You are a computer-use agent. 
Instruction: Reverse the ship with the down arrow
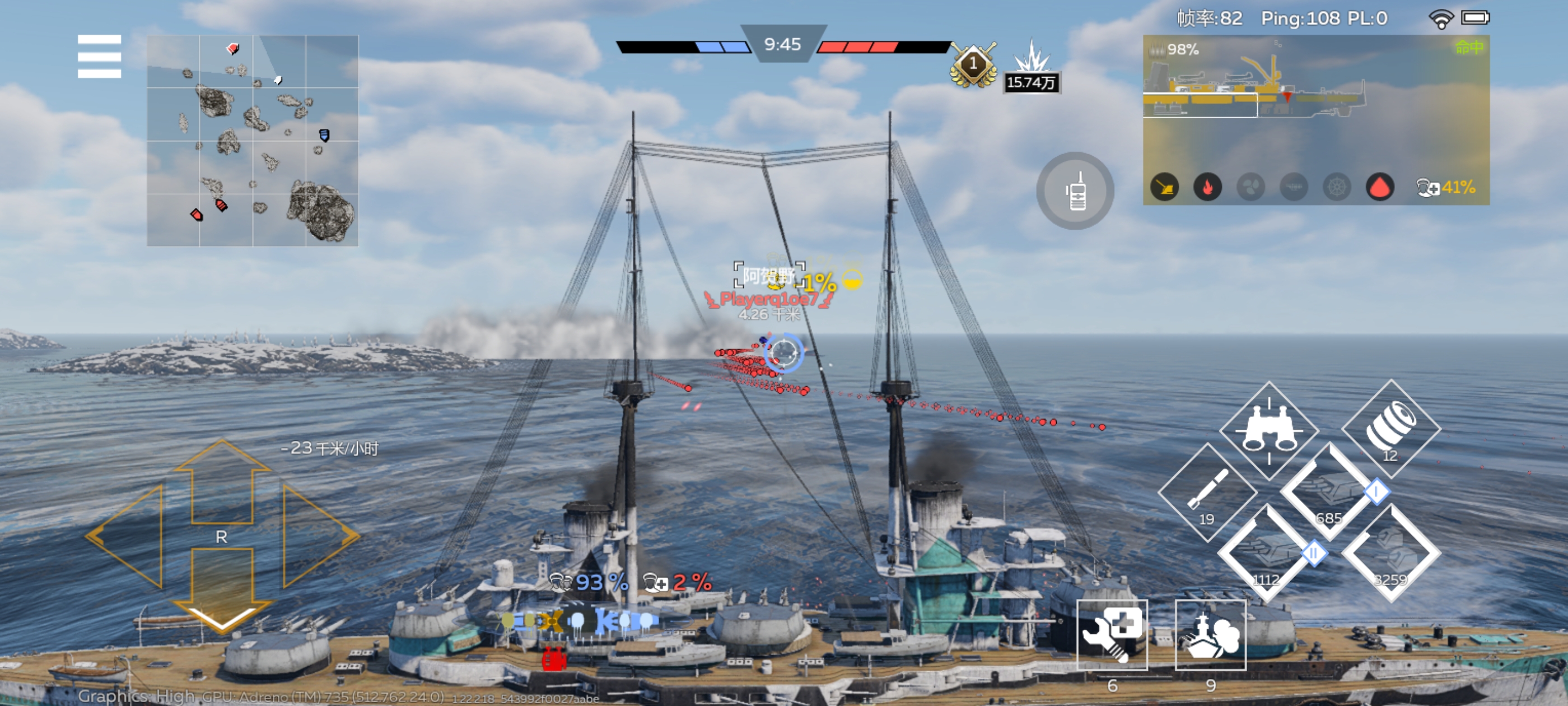click(x=222, y=588)
